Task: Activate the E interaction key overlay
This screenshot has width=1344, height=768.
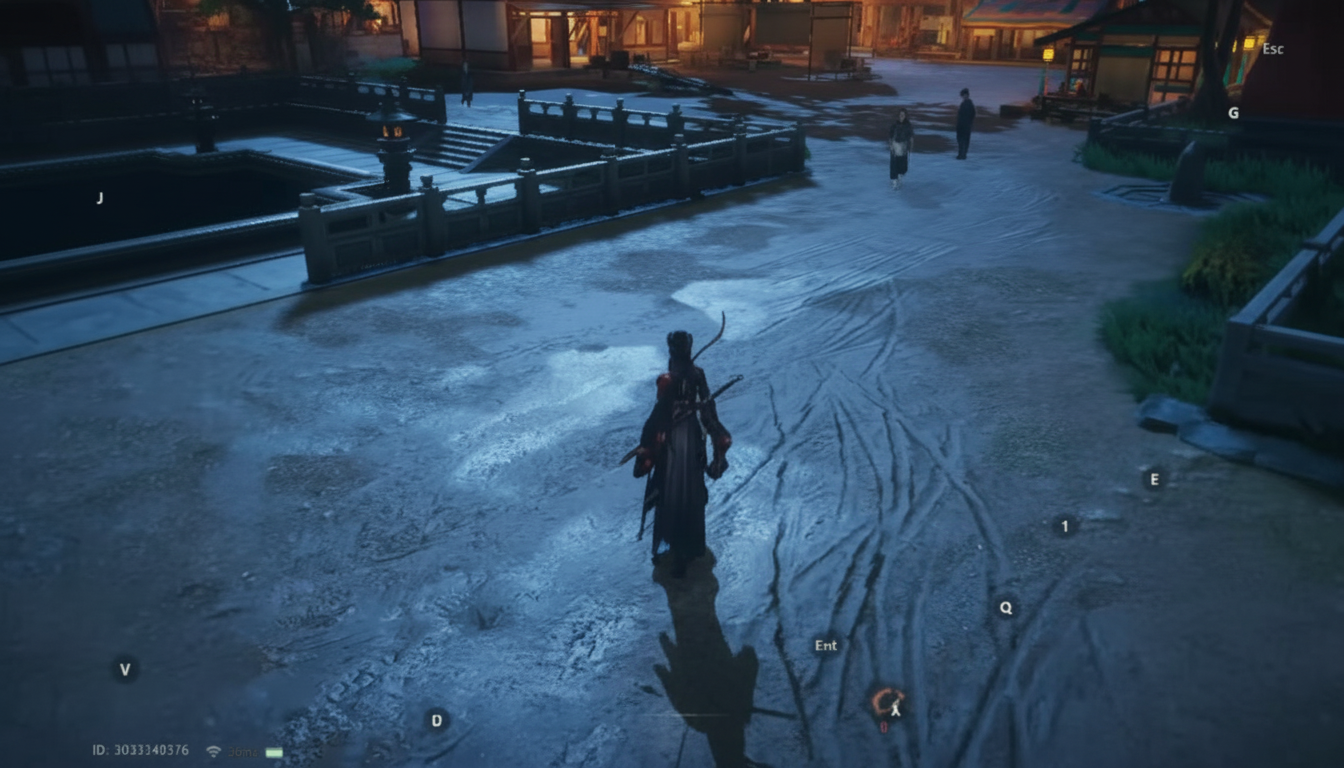Action: point(1157,479)
